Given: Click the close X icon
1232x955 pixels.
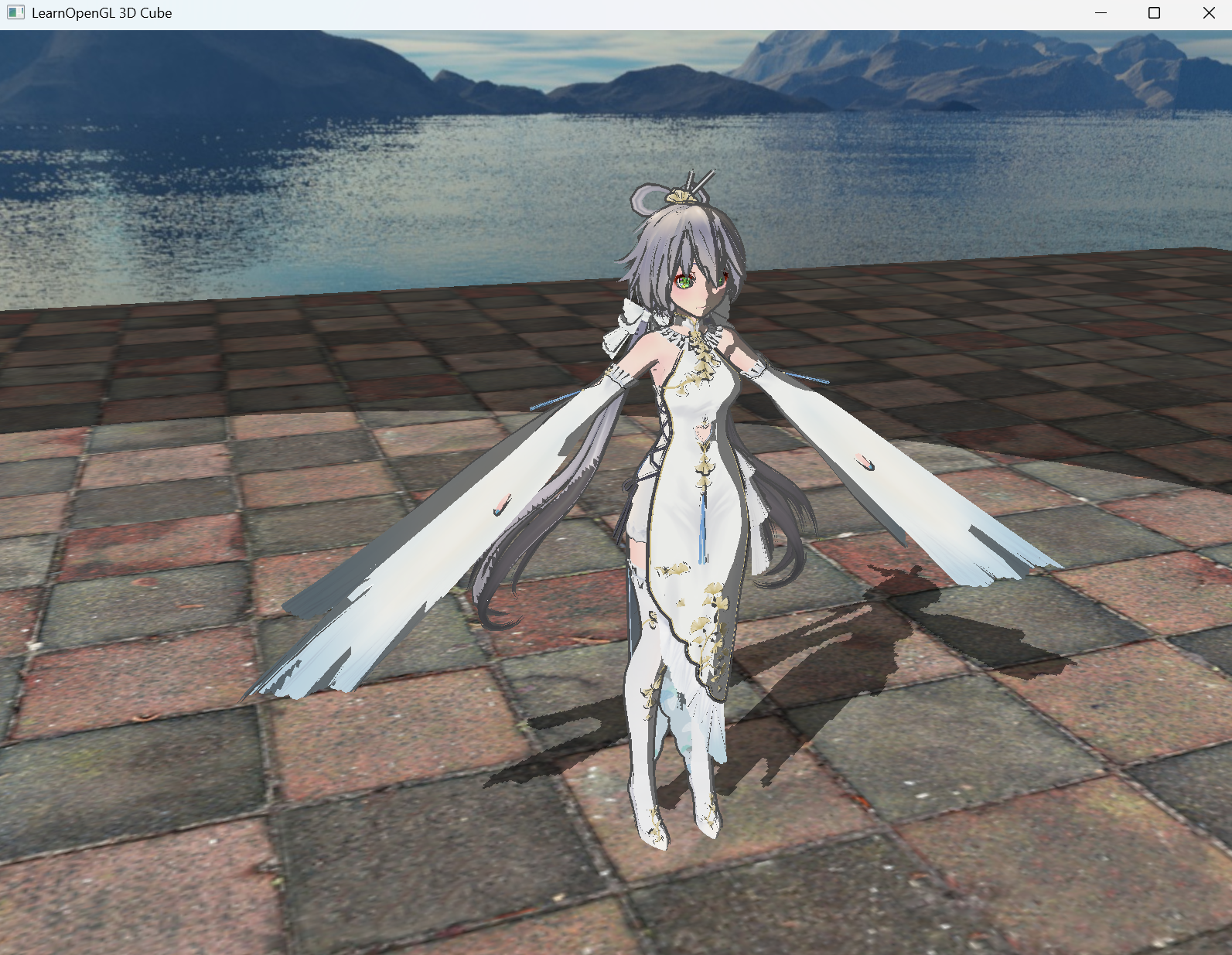Looking at the screenshot, I should pos(1208,12).
